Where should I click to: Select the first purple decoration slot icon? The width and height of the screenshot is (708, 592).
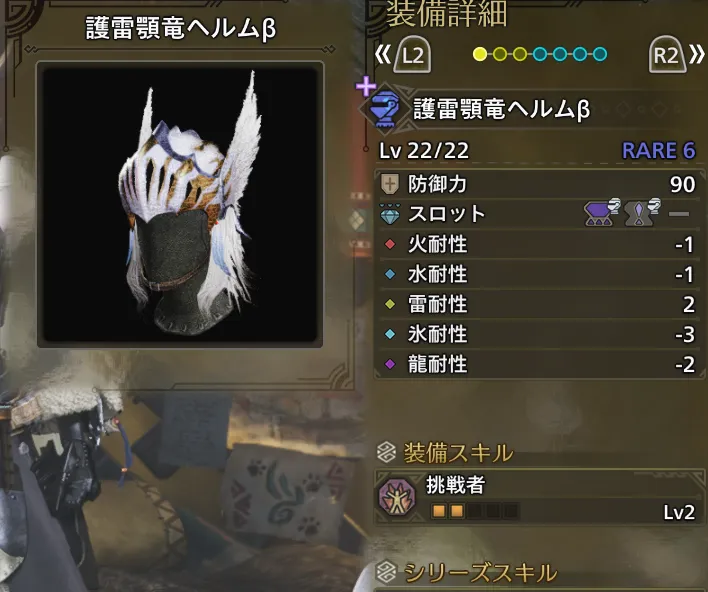point(599,213)
